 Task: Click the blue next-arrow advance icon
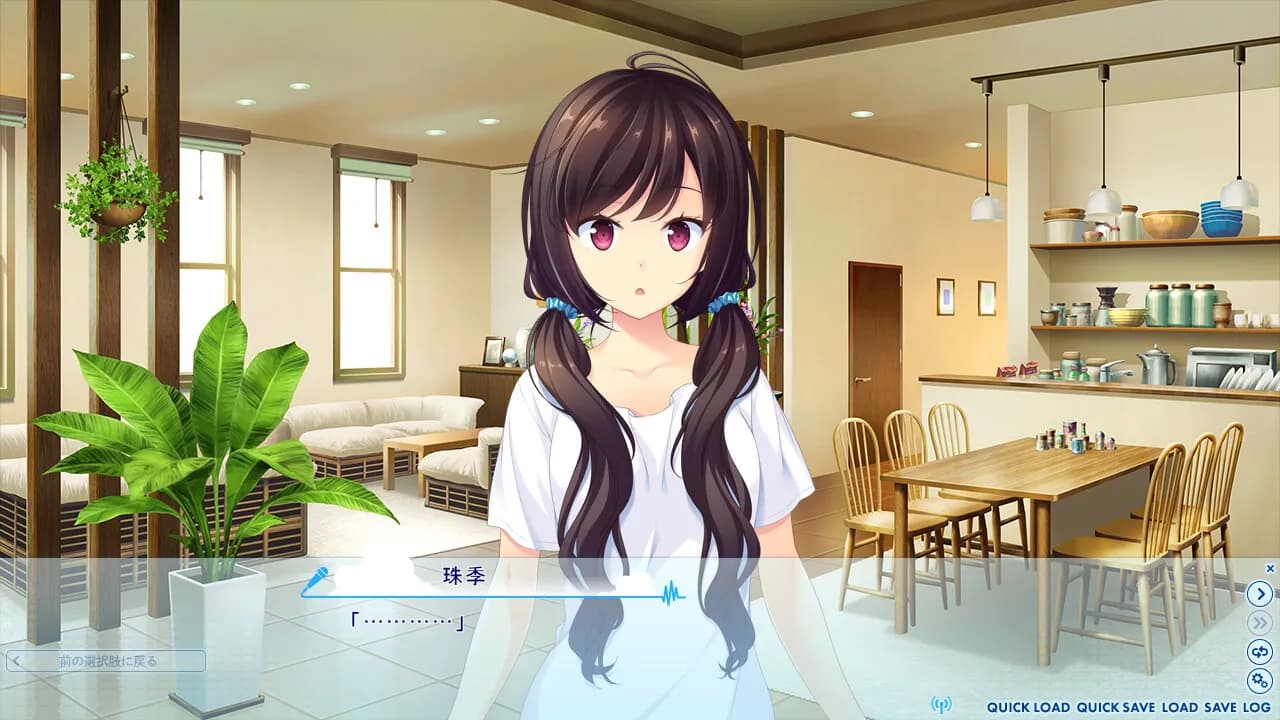(1261, 593)
